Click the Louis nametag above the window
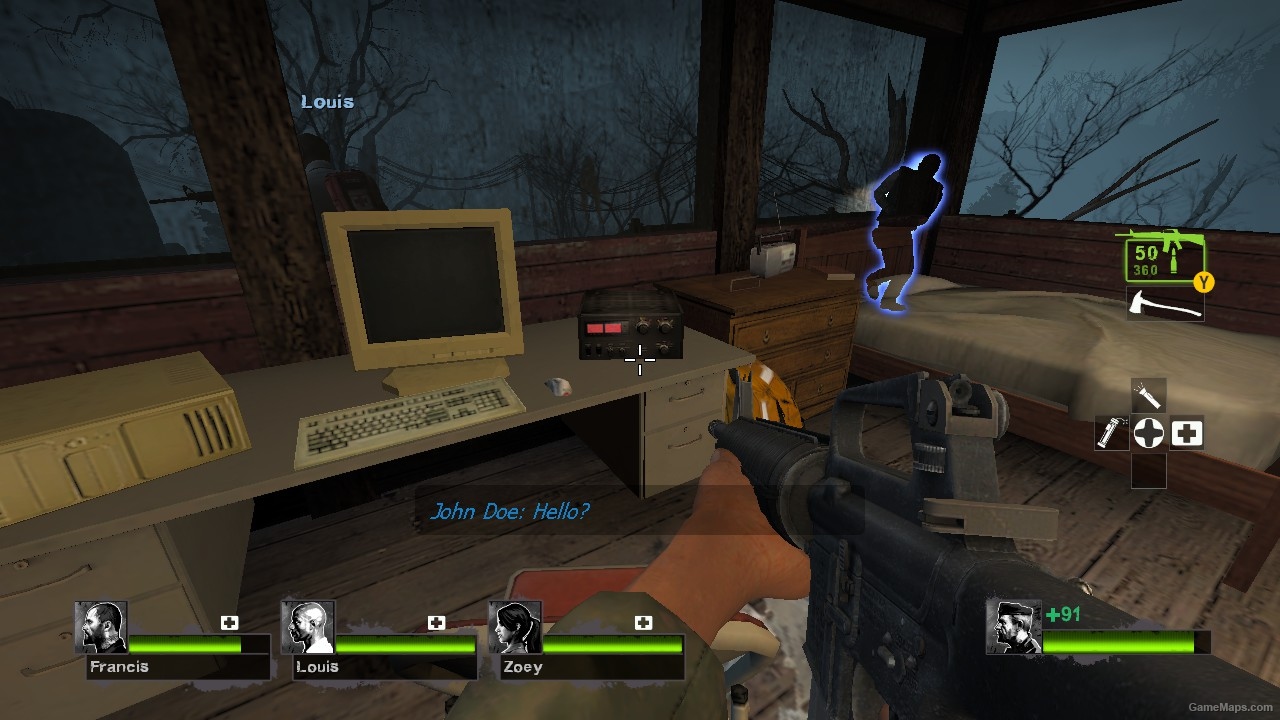 tap(328, 101)
